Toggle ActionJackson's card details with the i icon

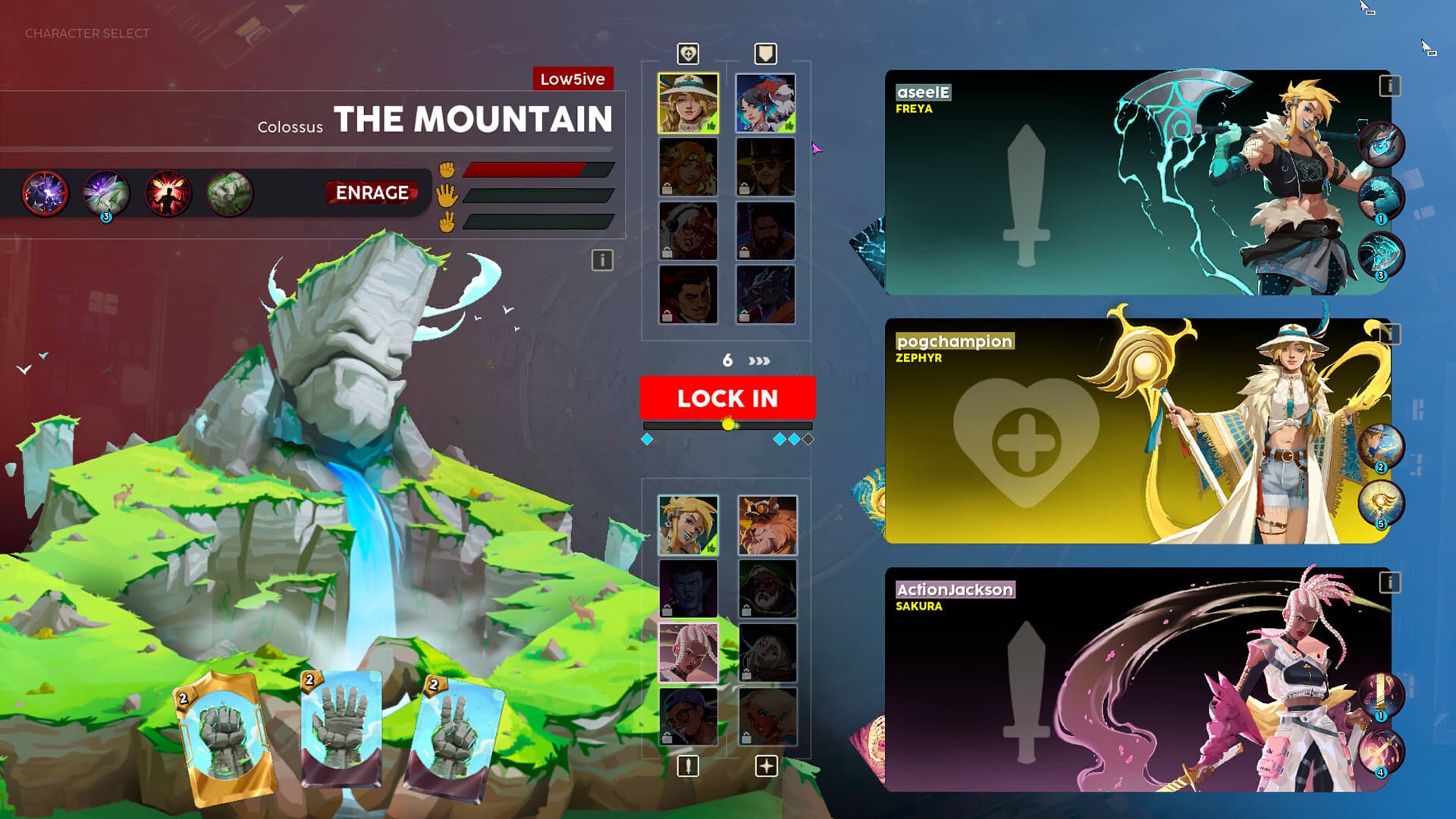[1390, 584]
